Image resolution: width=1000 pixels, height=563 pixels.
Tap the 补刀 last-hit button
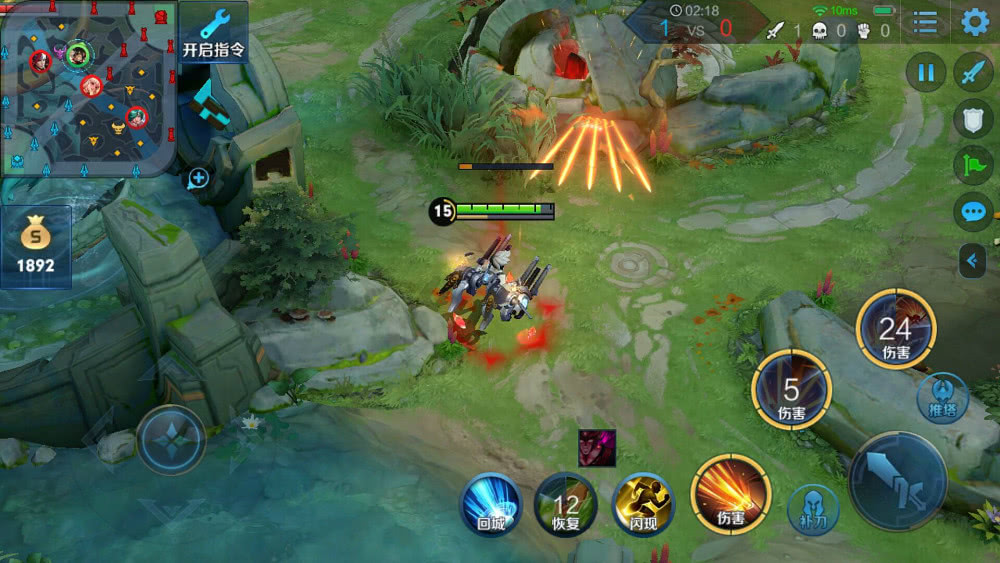pyautogui.click(x=811, y=508)
